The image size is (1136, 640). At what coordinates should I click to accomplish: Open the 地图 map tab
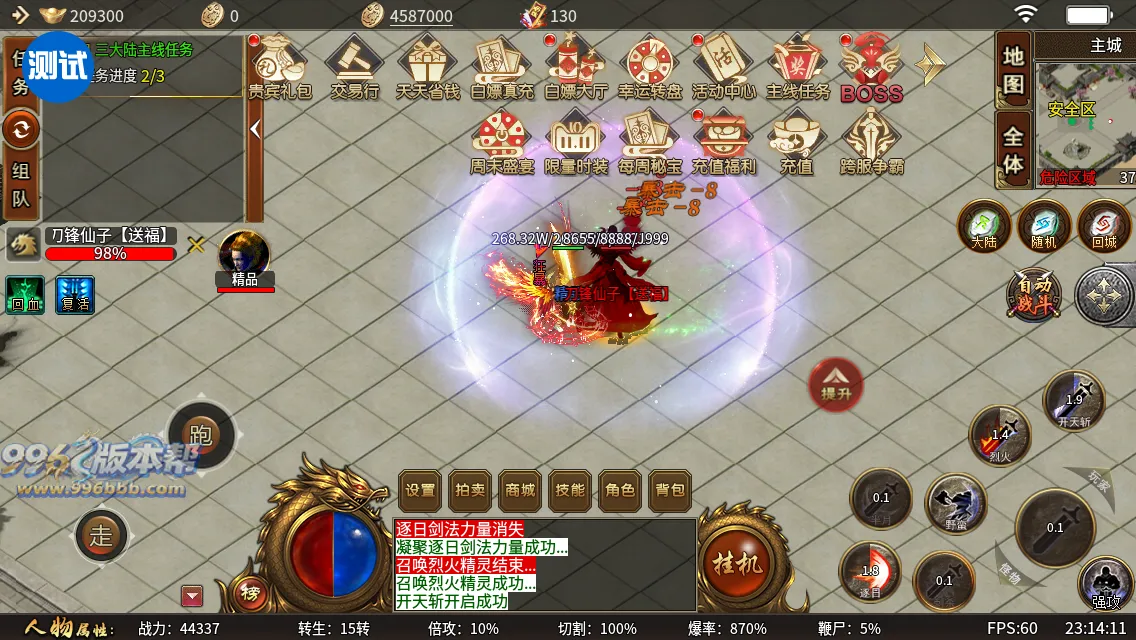1013,71
